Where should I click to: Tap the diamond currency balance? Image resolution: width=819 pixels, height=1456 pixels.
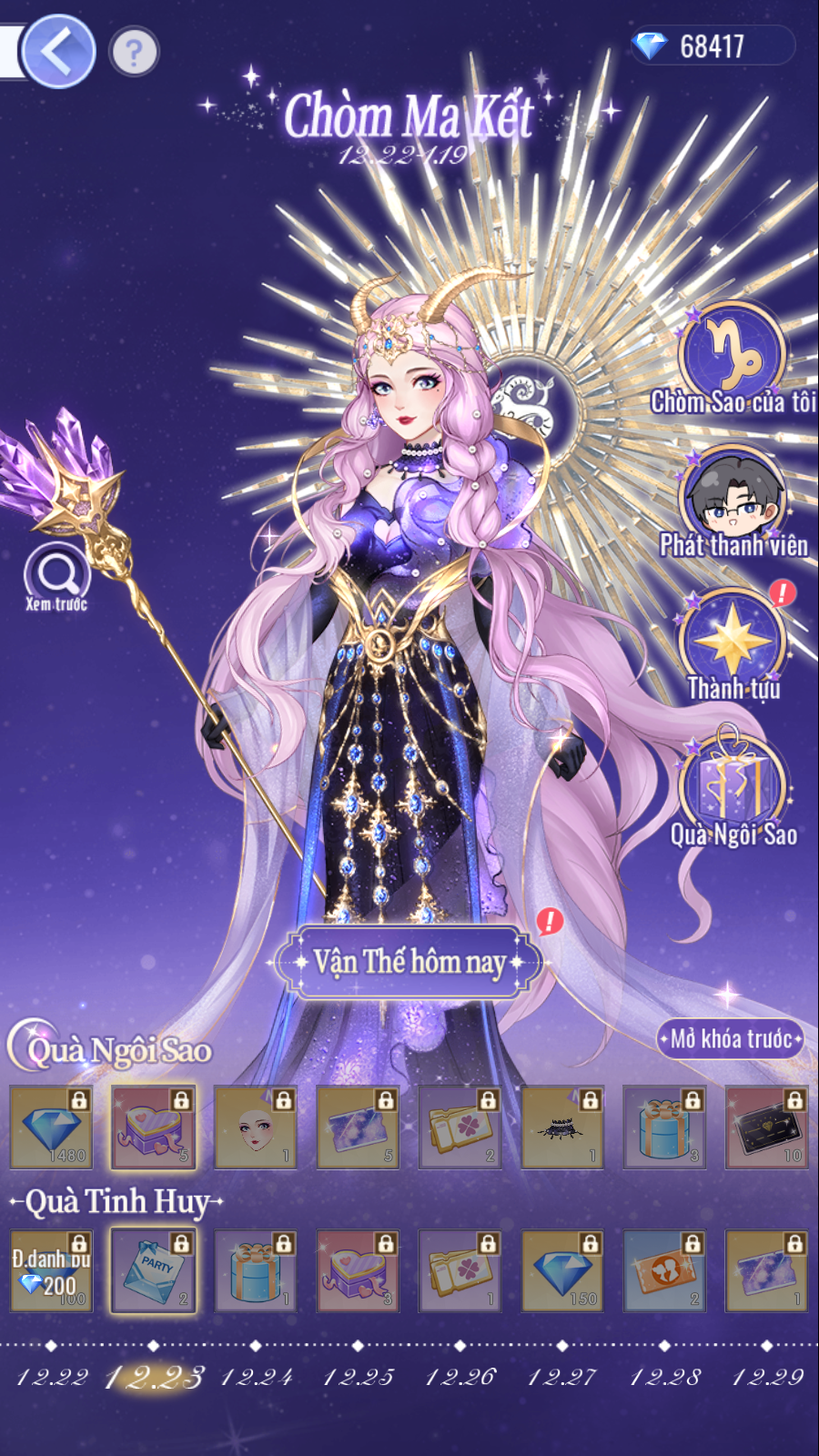click(x=712, y=46)
